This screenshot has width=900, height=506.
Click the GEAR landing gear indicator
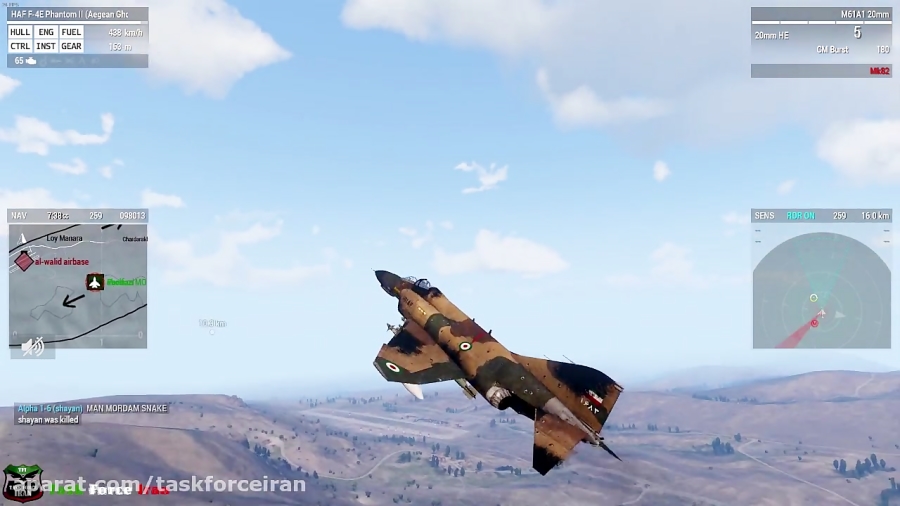click(71, 46)
